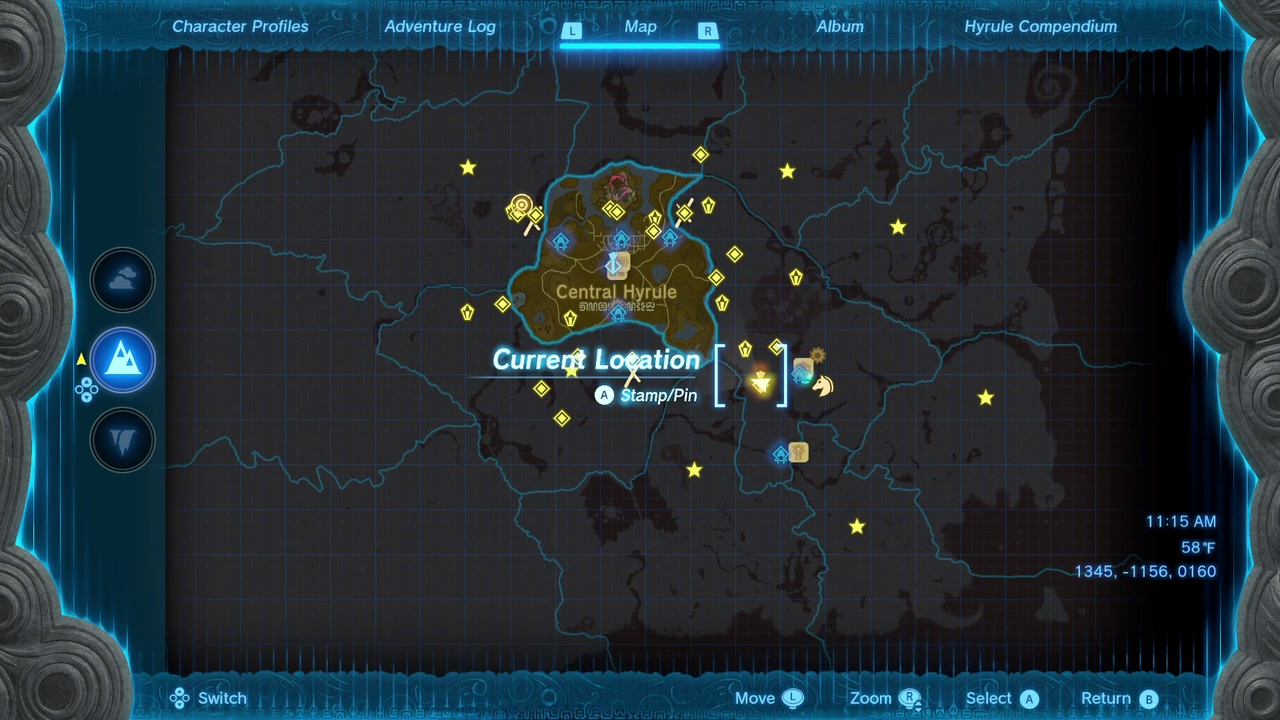
Task: Show the Hyrule Compendium tab
Action: click(1040, 27)
